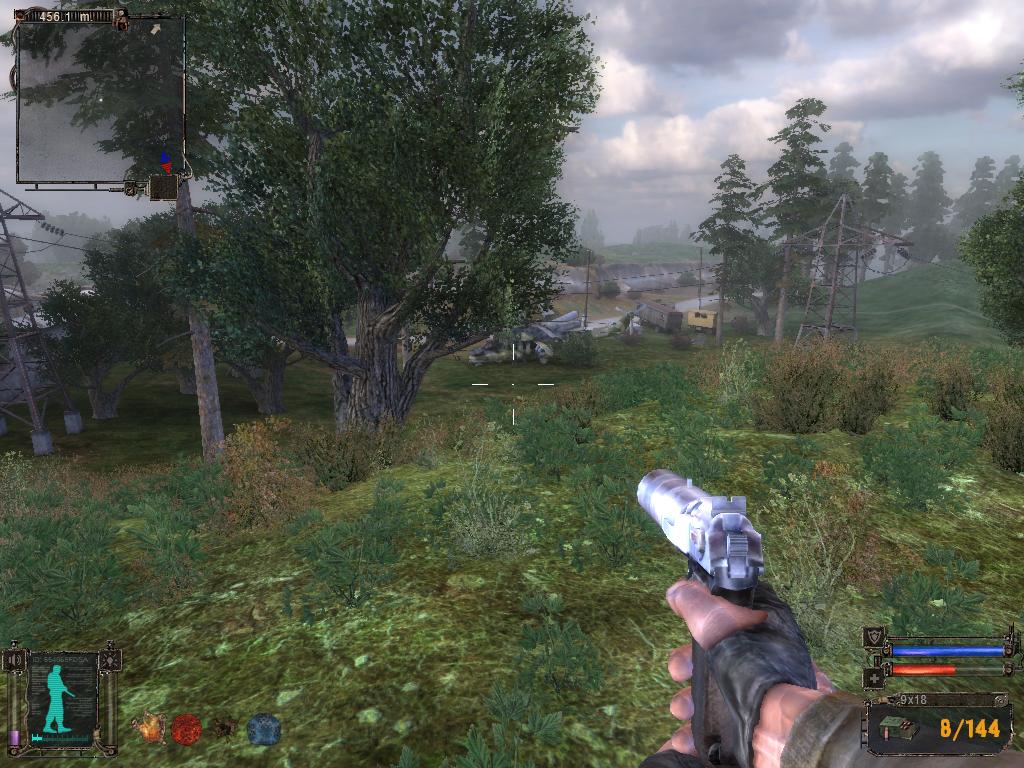Click the objective arrow marker on minimap
Image resolution: width=1024 pixels, height=768 pixels.
pos(155,30)
